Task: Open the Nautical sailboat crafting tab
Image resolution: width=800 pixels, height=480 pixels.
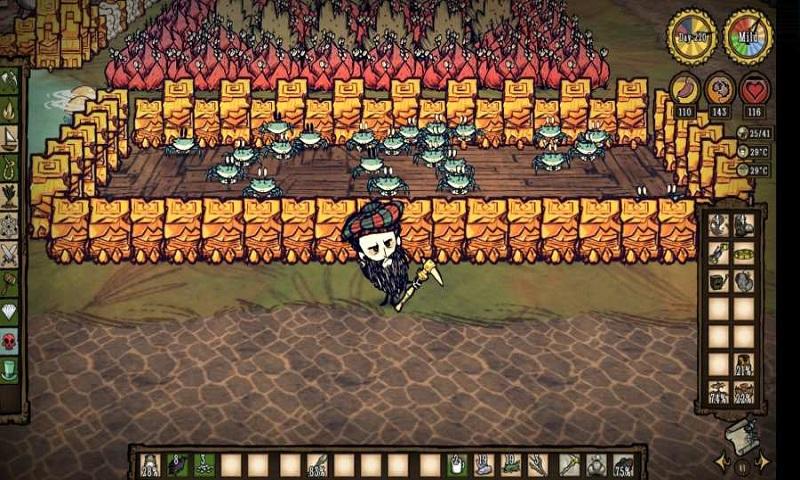Action: tap(12, 136)
